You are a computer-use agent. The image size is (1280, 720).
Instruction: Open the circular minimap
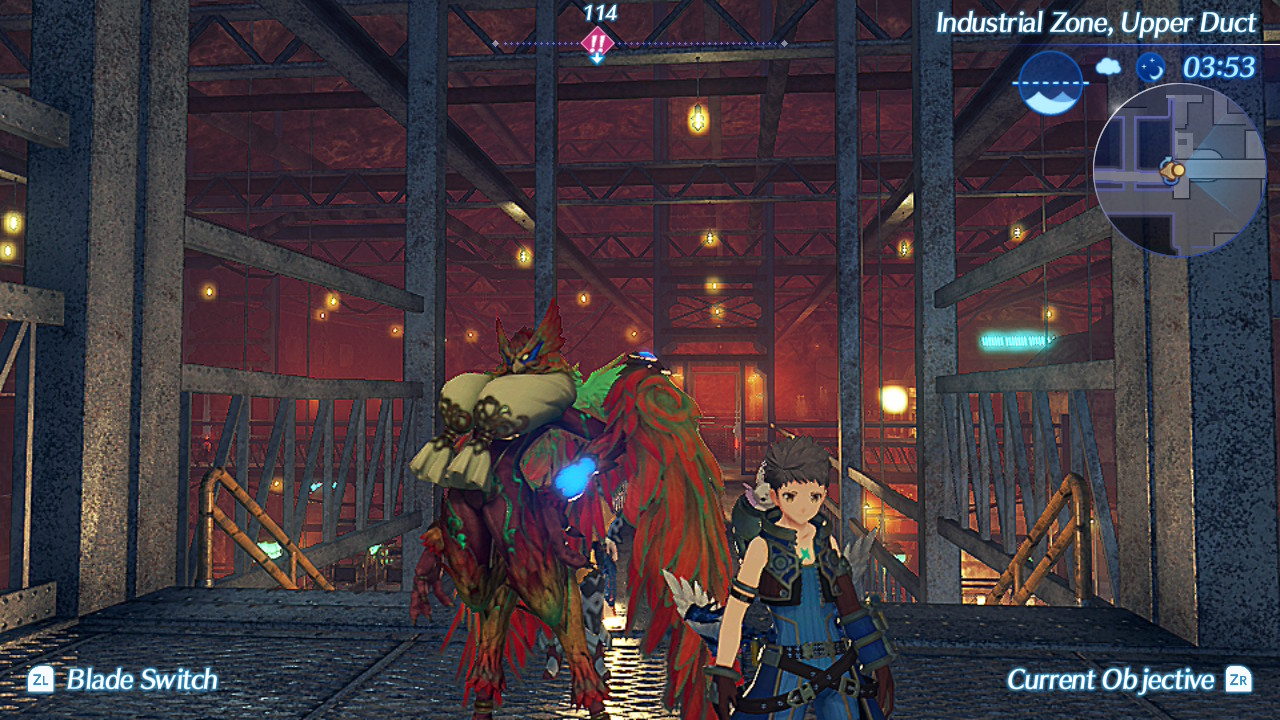coord(1179,170)
